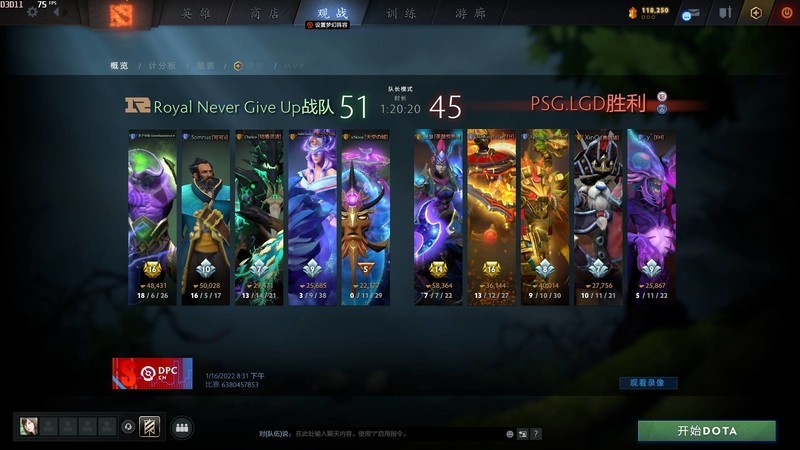
Task: Select the Crystal Maiden hero card
Action: point(311,217)
